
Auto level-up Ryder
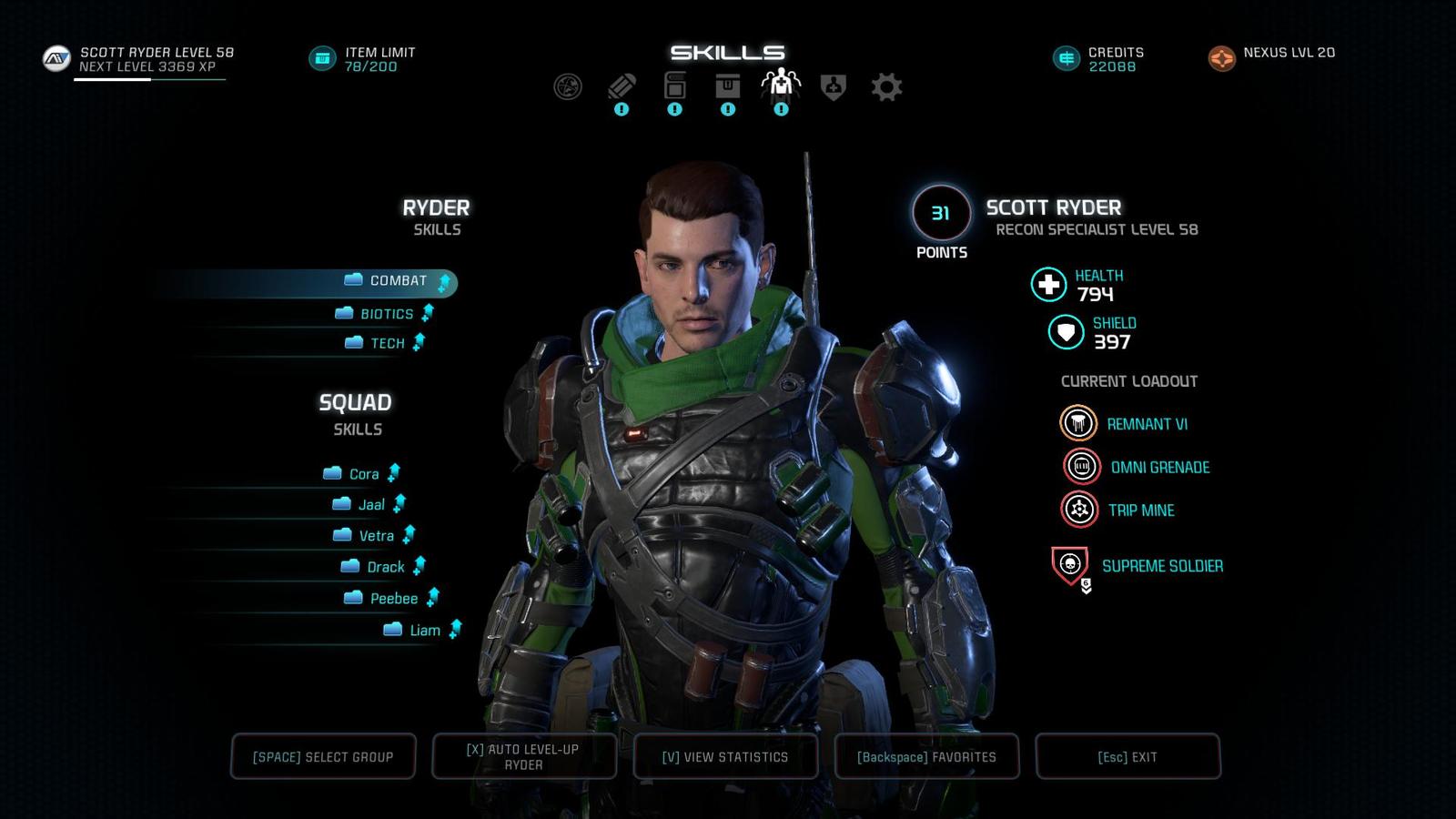pos(524,756)
